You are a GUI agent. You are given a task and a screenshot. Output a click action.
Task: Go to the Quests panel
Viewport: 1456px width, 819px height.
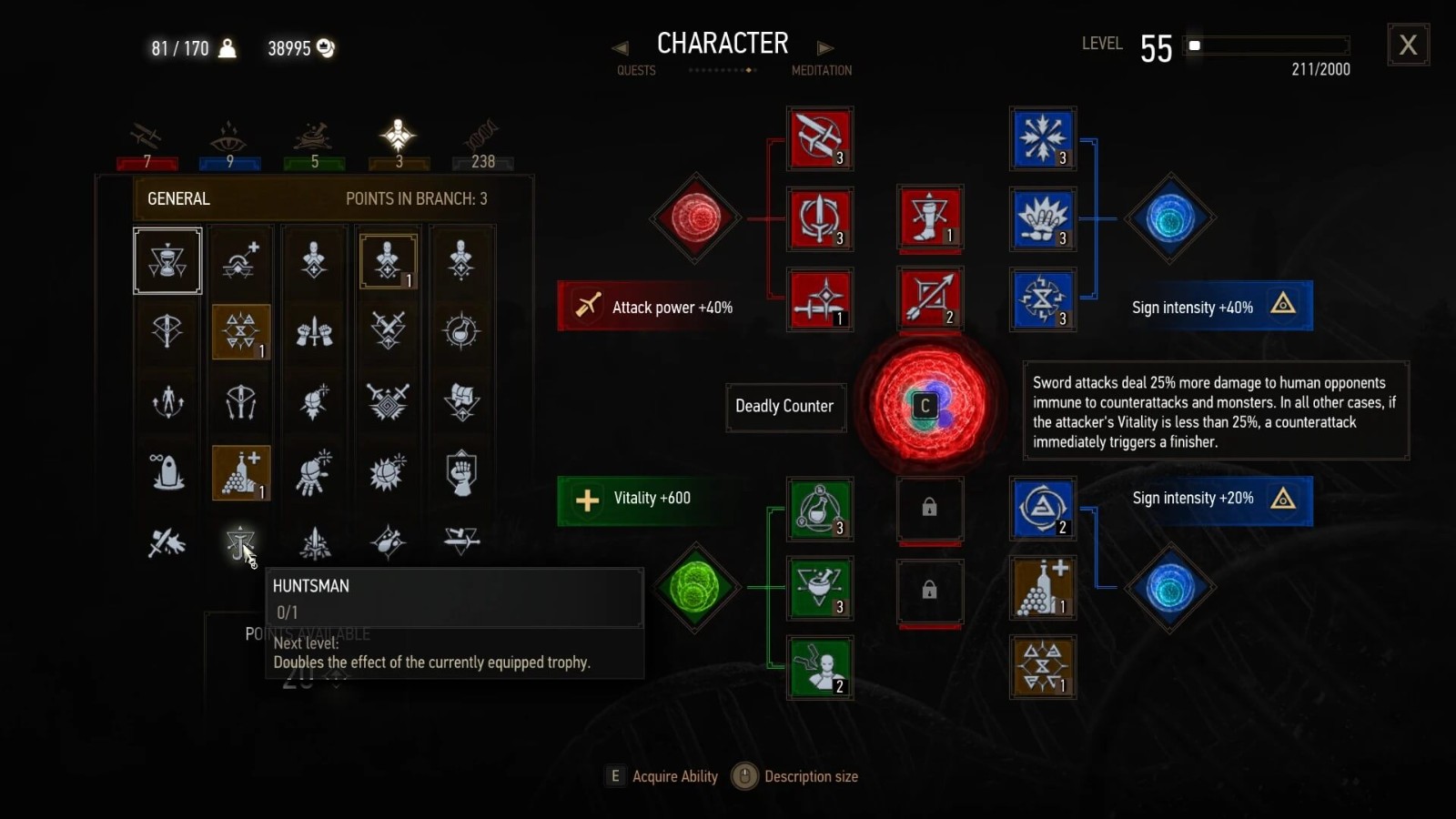(x=635, y=70)
